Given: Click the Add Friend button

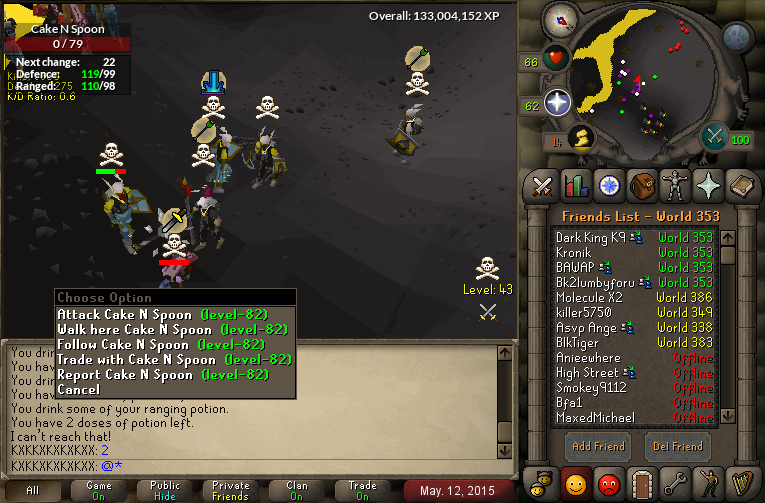Looking at the screenshot, I should [x=598, y=446].
